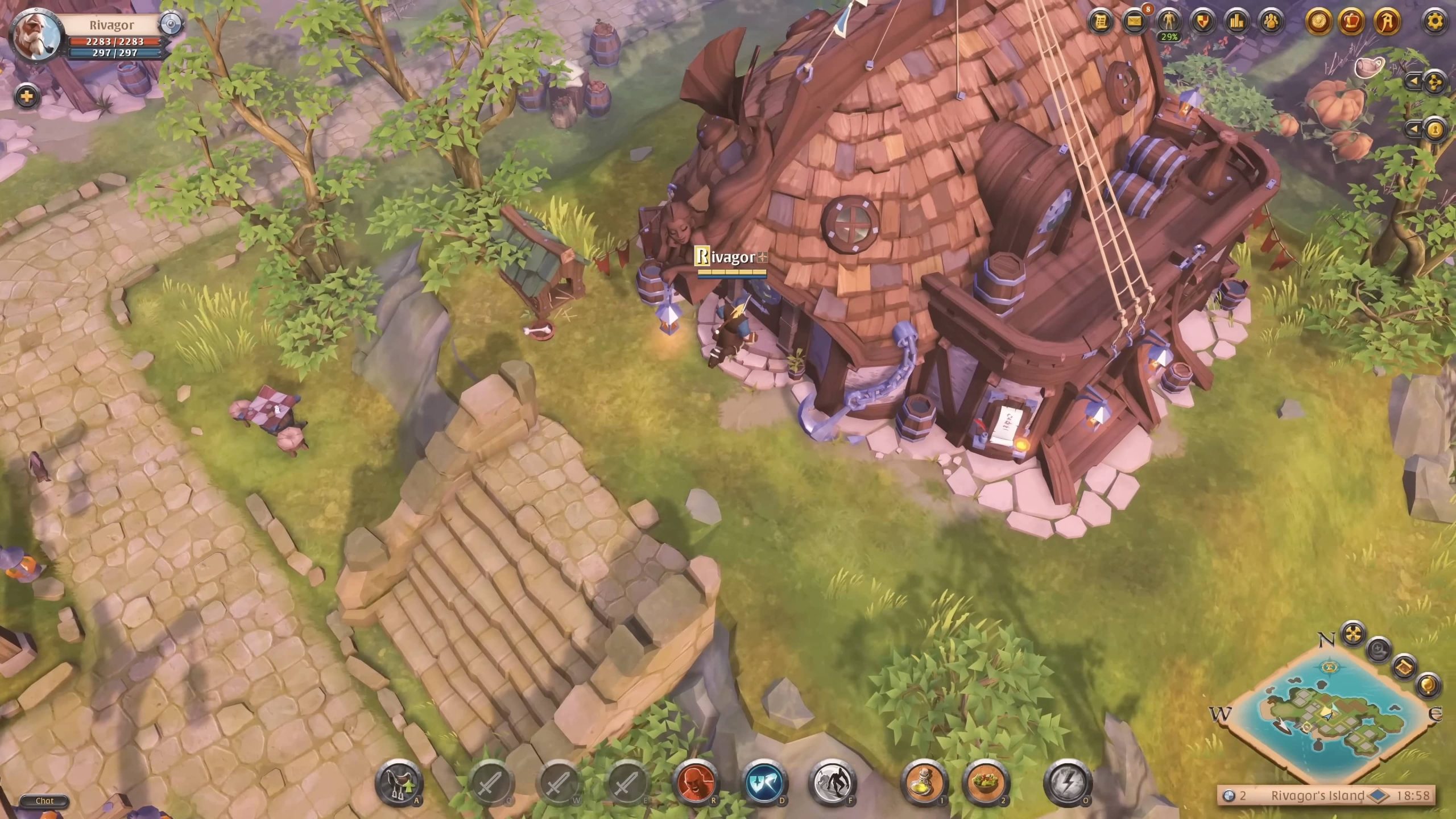View the rankings bar chart

tap(1237, 22)
